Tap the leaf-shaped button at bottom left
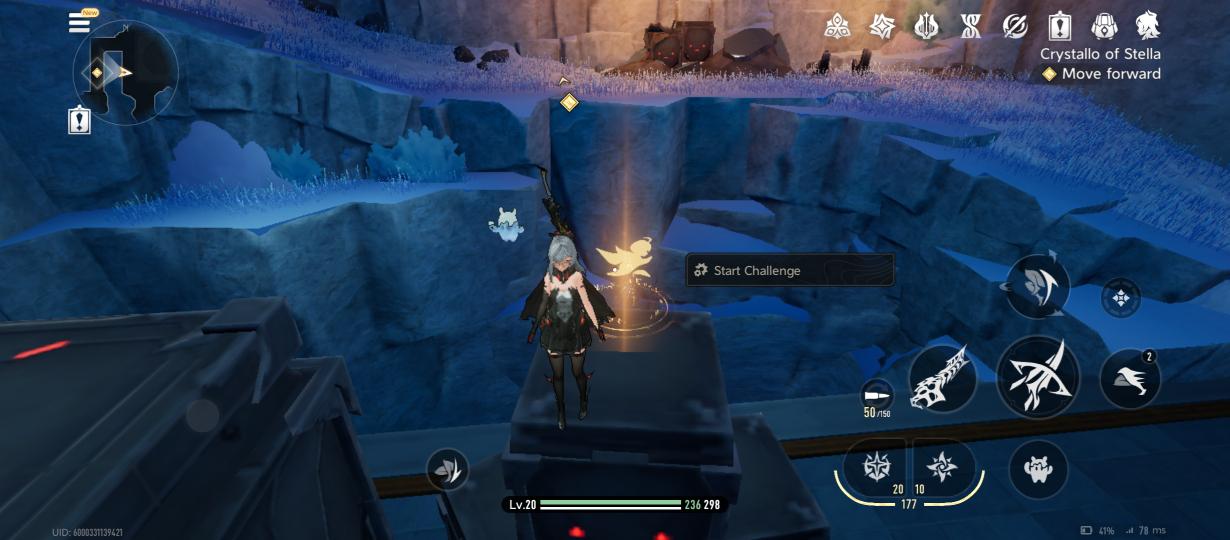The height and width of the screenshot is (540, 1230). pyautogui.click(x=447, y=468)
